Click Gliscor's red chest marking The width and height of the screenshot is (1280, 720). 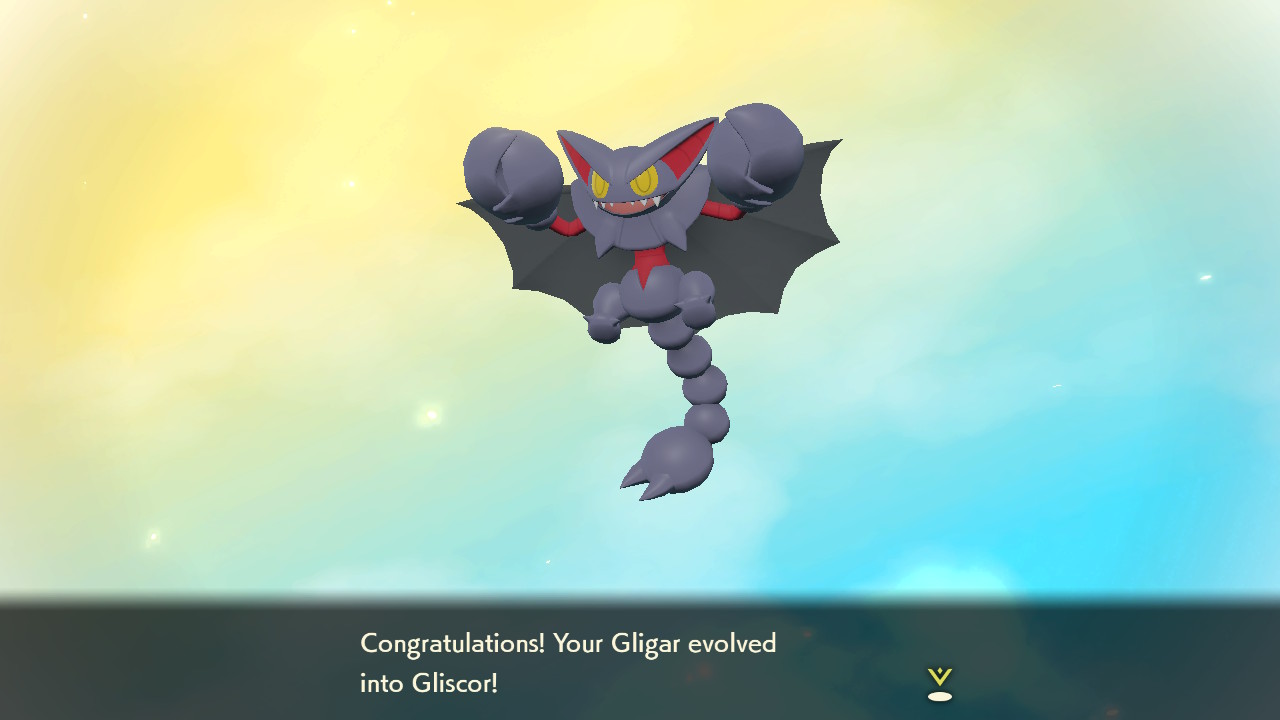pos(650,260)
